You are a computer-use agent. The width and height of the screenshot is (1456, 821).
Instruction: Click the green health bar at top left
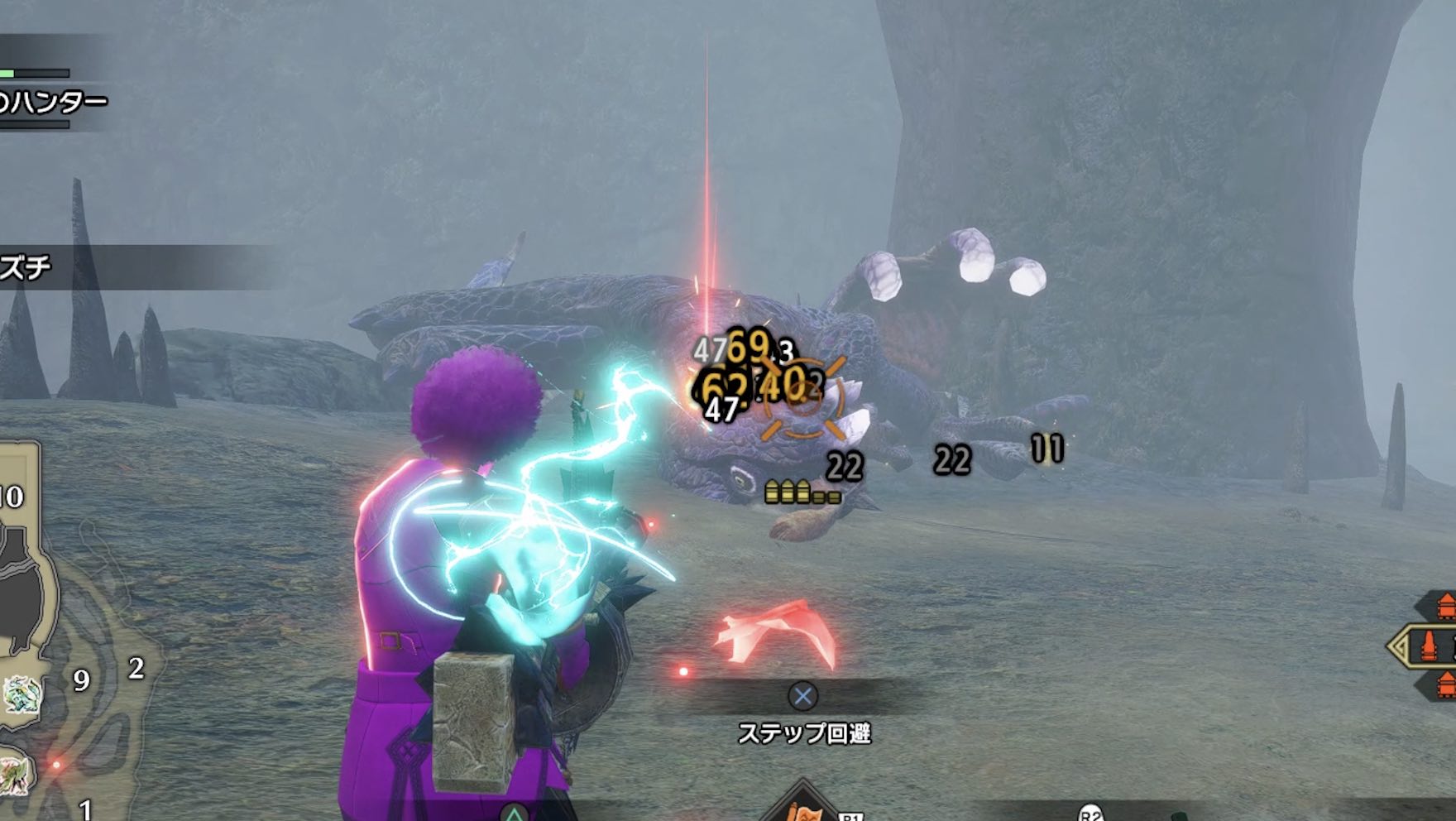10,73
